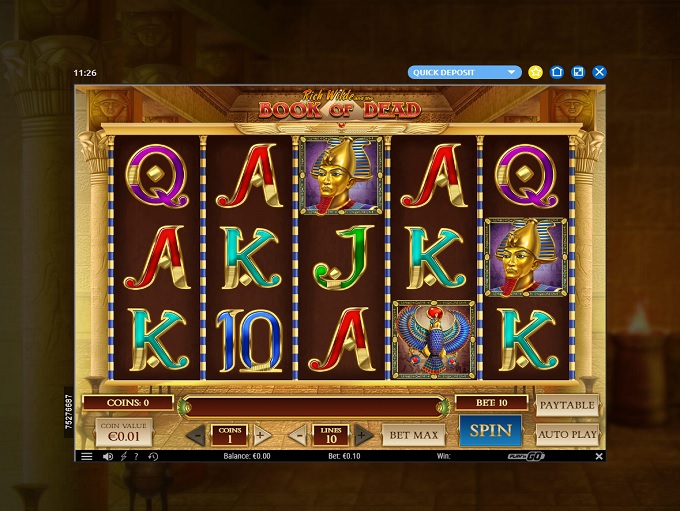Open the hamburger menu in bottom bar

pos(87,457)
